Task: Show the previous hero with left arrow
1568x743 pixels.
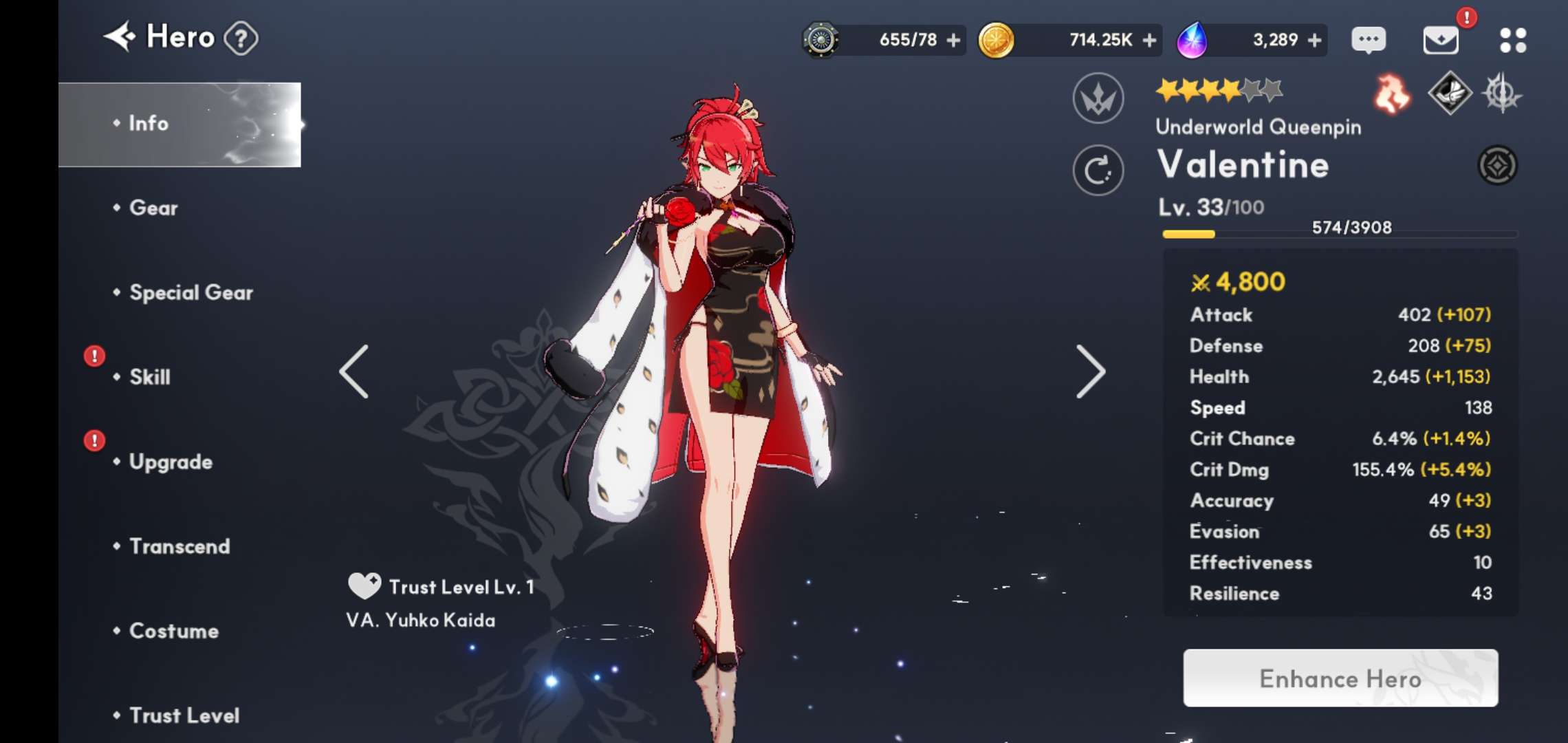Action: (x=355, y=371)
